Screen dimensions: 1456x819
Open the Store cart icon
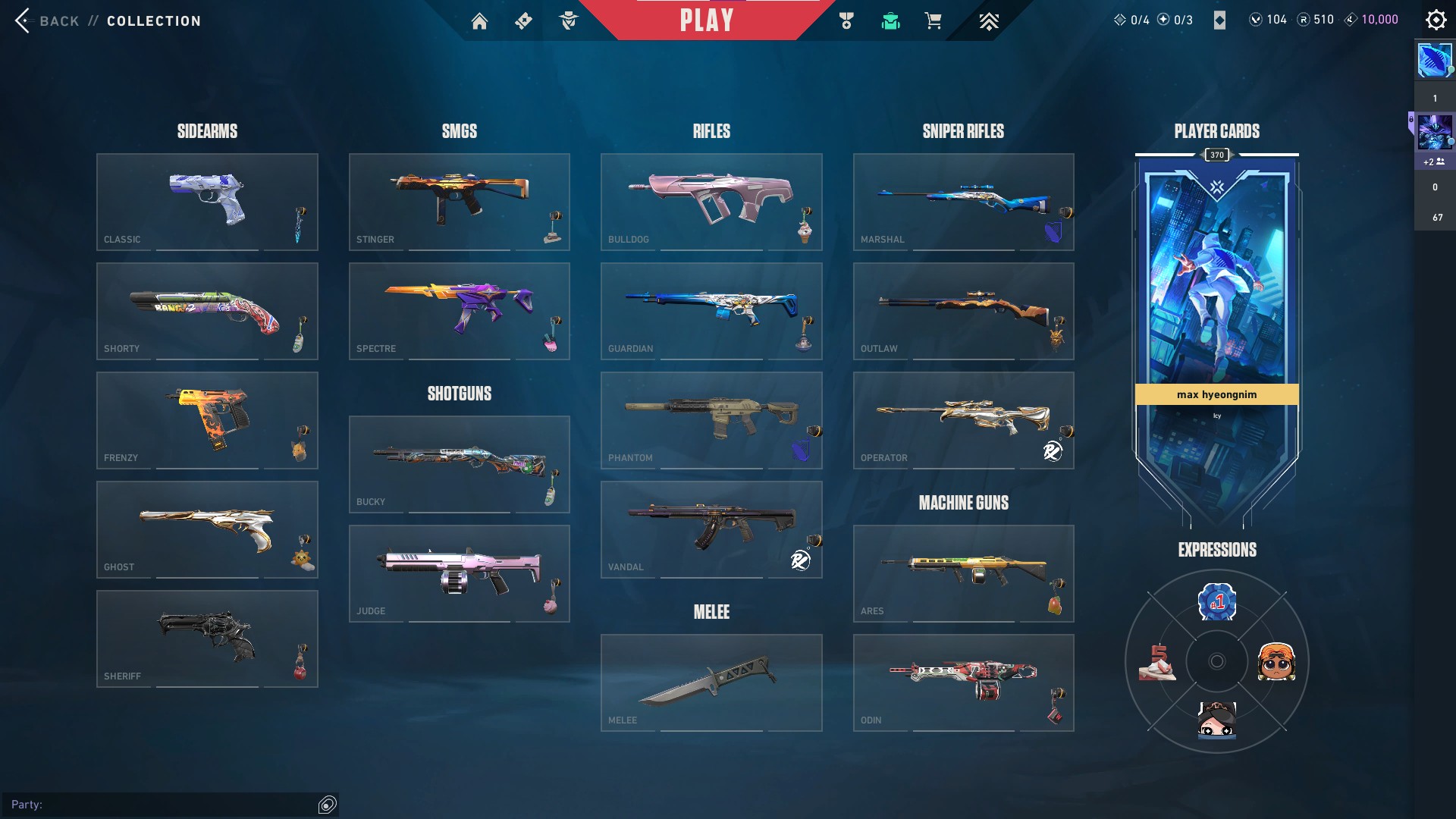pyautogui.click(x=934, y=20)
